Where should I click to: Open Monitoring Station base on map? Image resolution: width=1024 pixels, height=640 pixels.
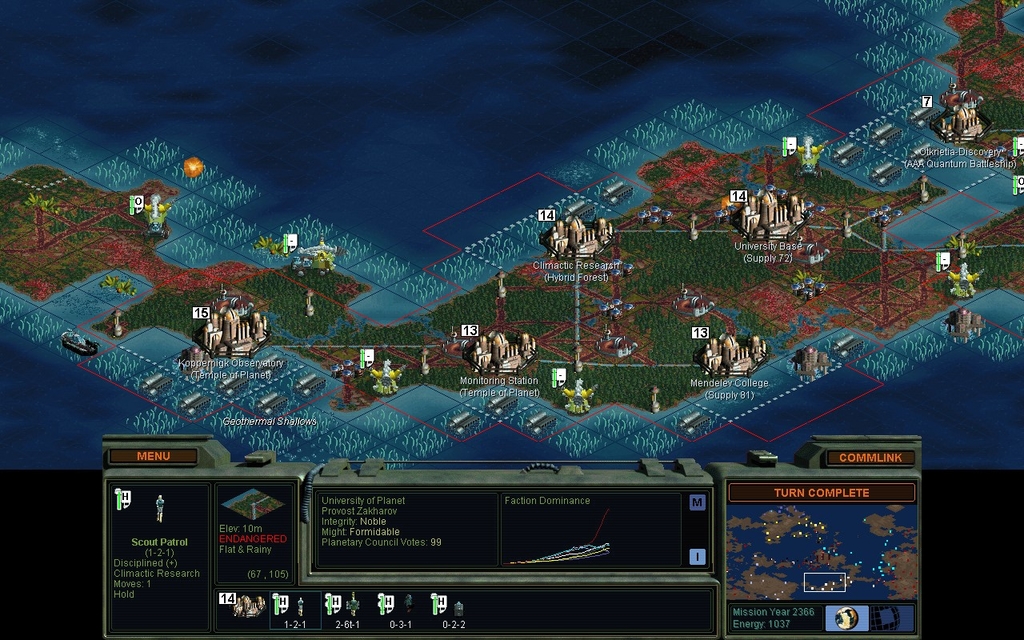[x=498, y=351]
